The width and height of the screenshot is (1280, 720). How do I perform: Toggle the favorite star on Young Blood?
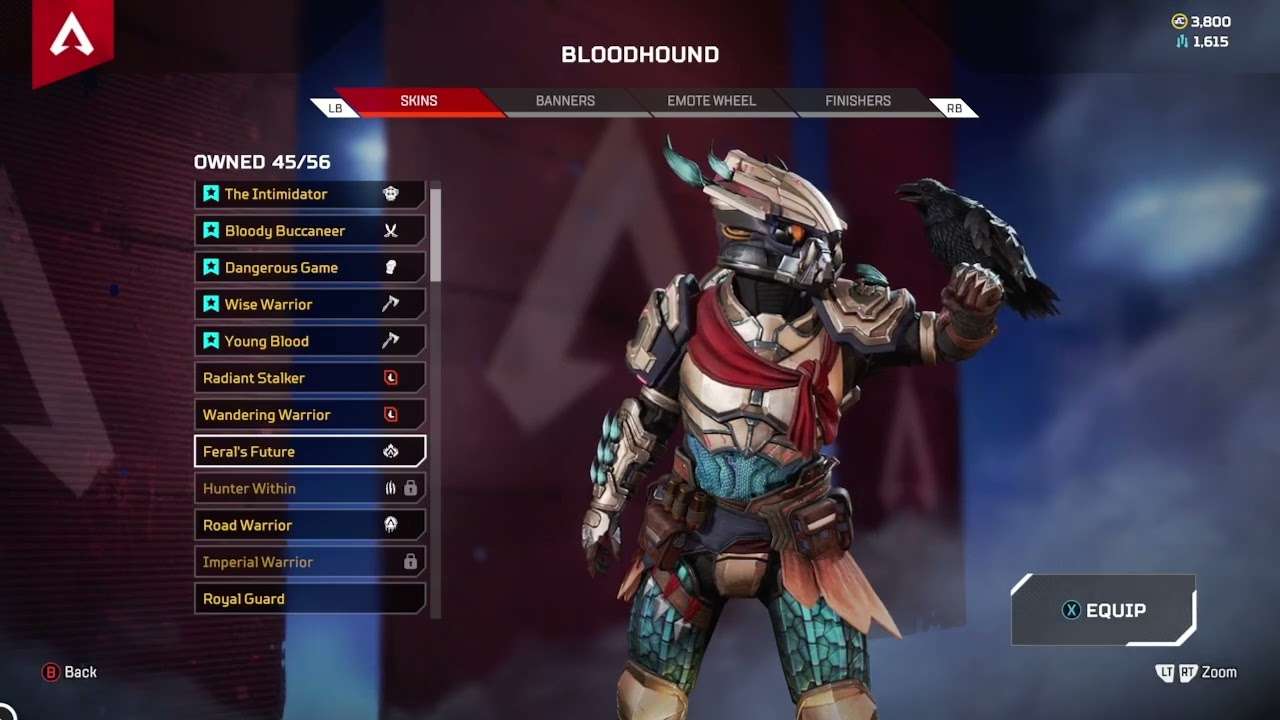(210, 340)
